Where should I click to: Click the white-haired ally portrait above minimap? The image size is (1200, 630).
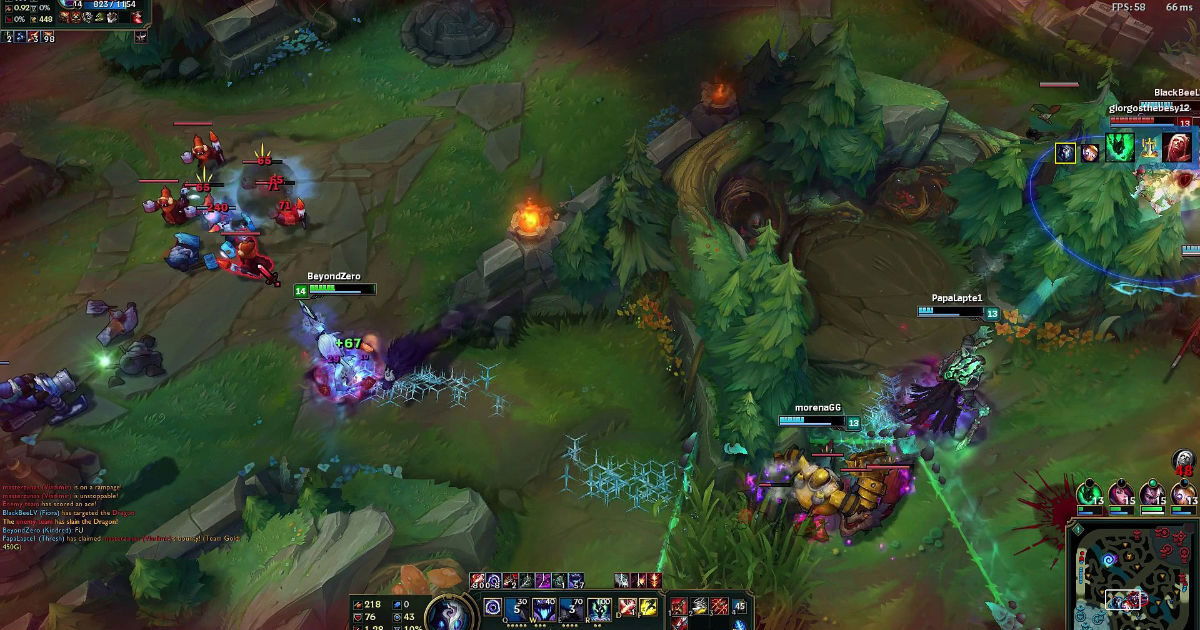pyautogui.click(x=1183, y=493)
